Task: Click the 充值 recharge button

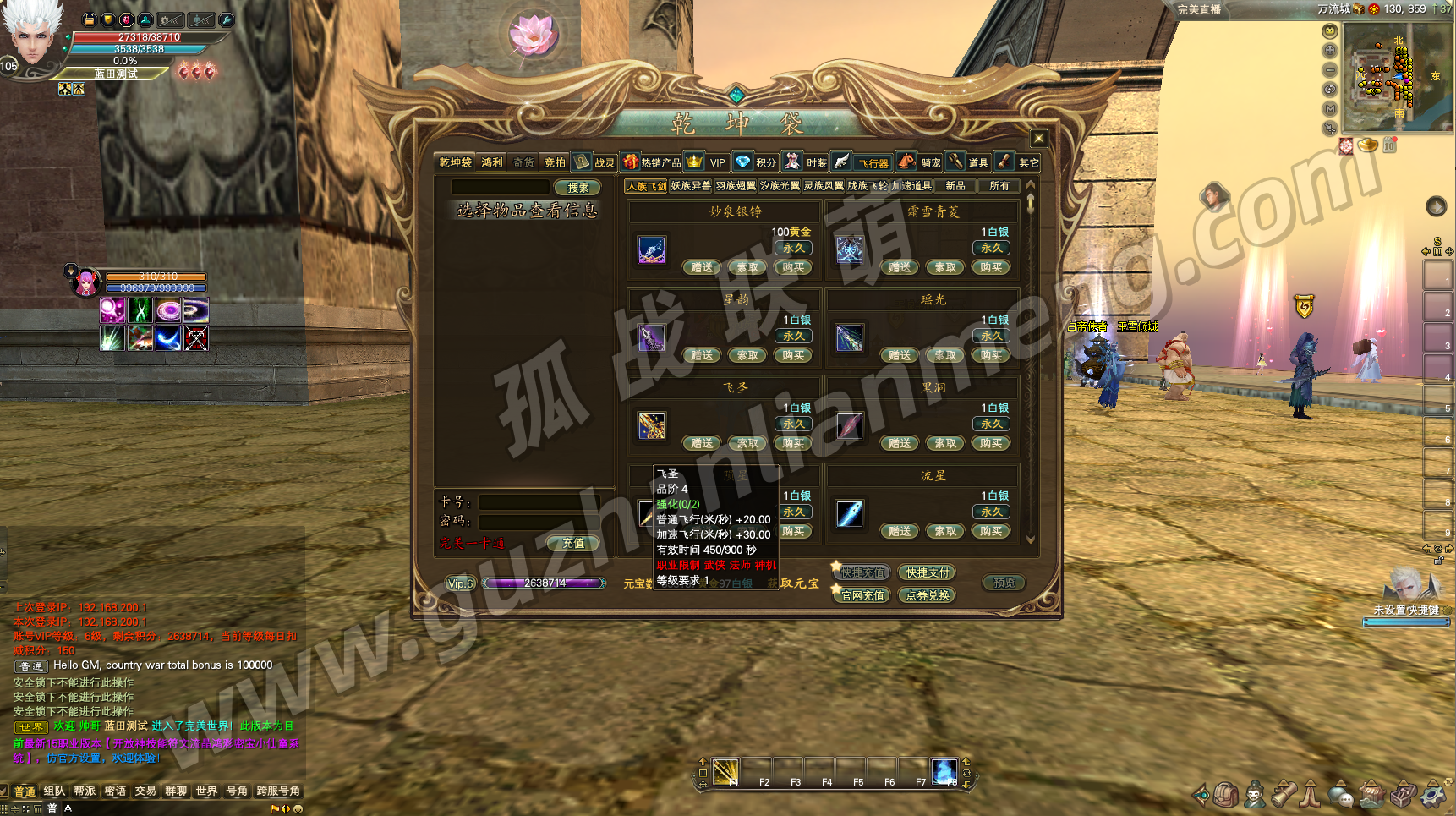Action: pyautogui.click(x=573, y=543)
